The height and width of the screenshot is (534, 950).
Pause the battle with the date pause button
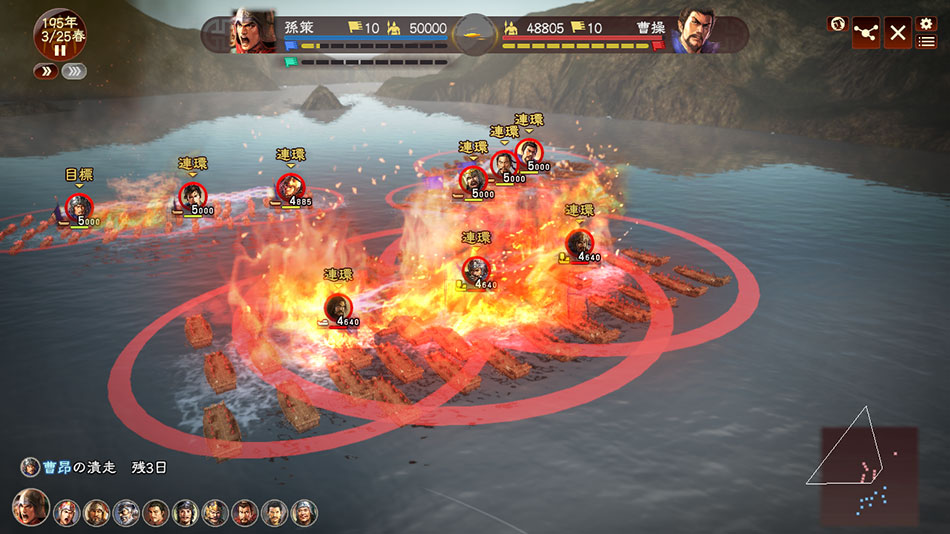60,50
